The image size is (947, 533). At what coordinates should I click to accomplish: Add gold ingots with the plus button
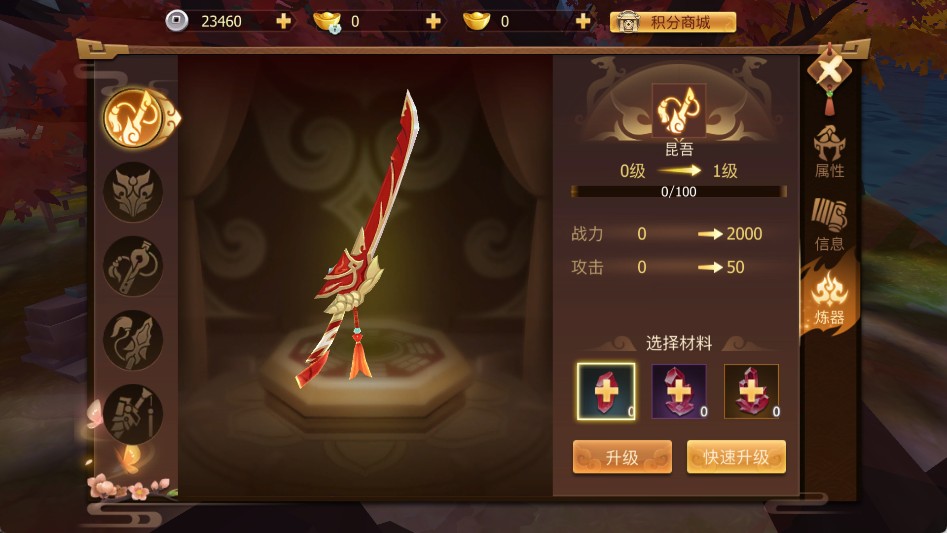pyautogui.click(x=583, y=21)
